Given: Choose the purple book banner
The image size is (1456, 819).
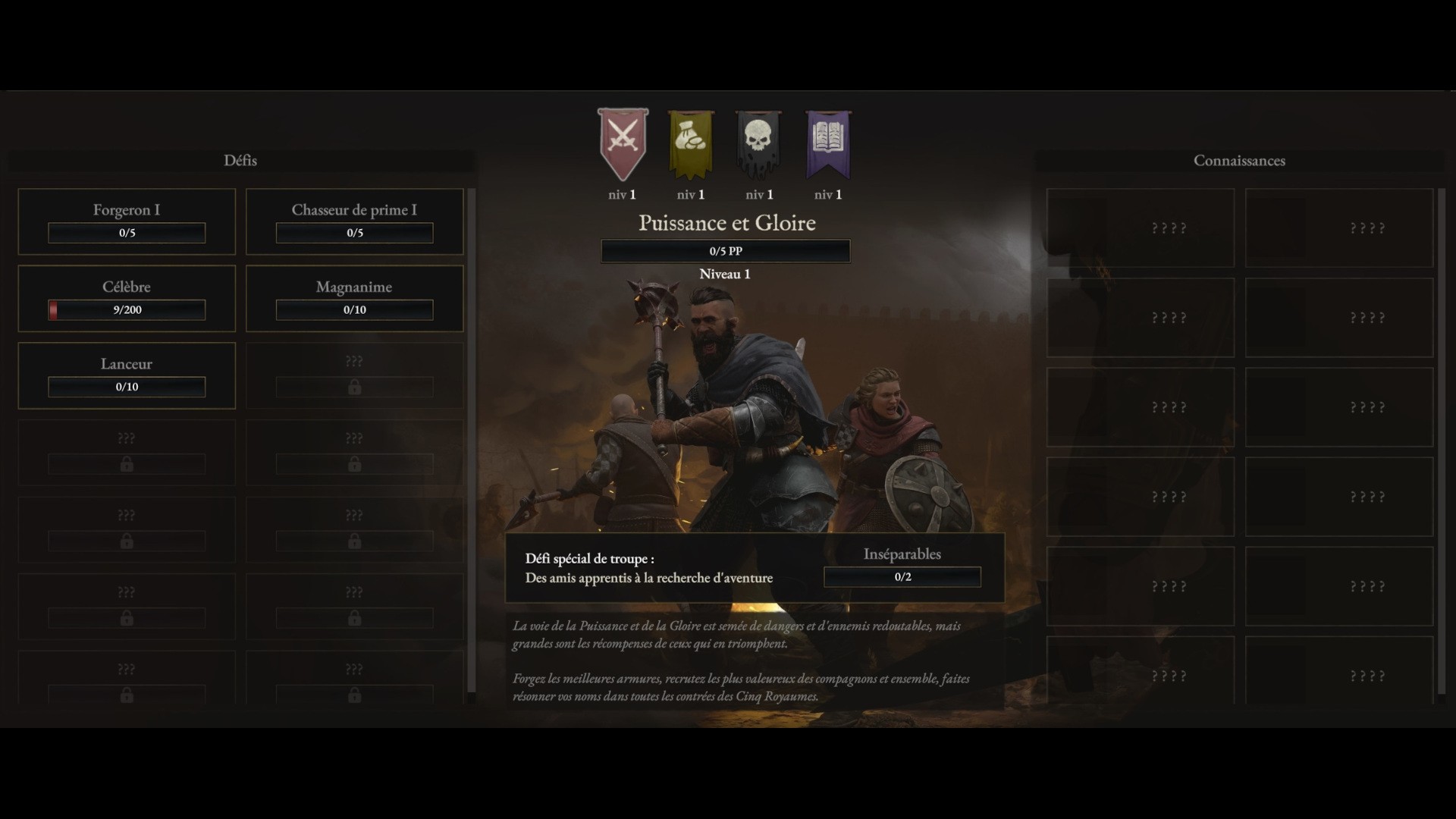Looking at the screenshot, I should tap(827, 143).
